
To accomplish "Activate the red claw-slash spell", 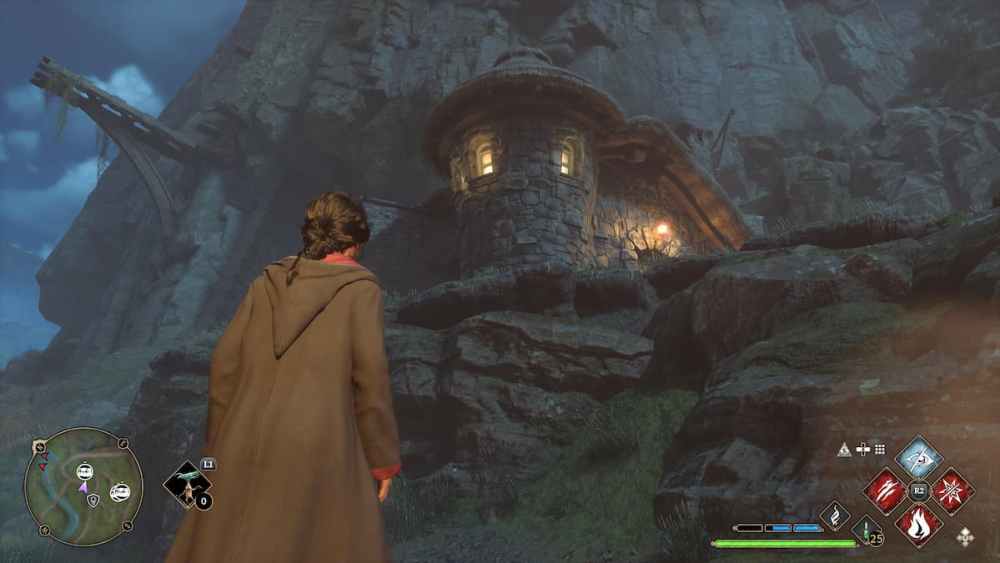I will coord(886,491).
